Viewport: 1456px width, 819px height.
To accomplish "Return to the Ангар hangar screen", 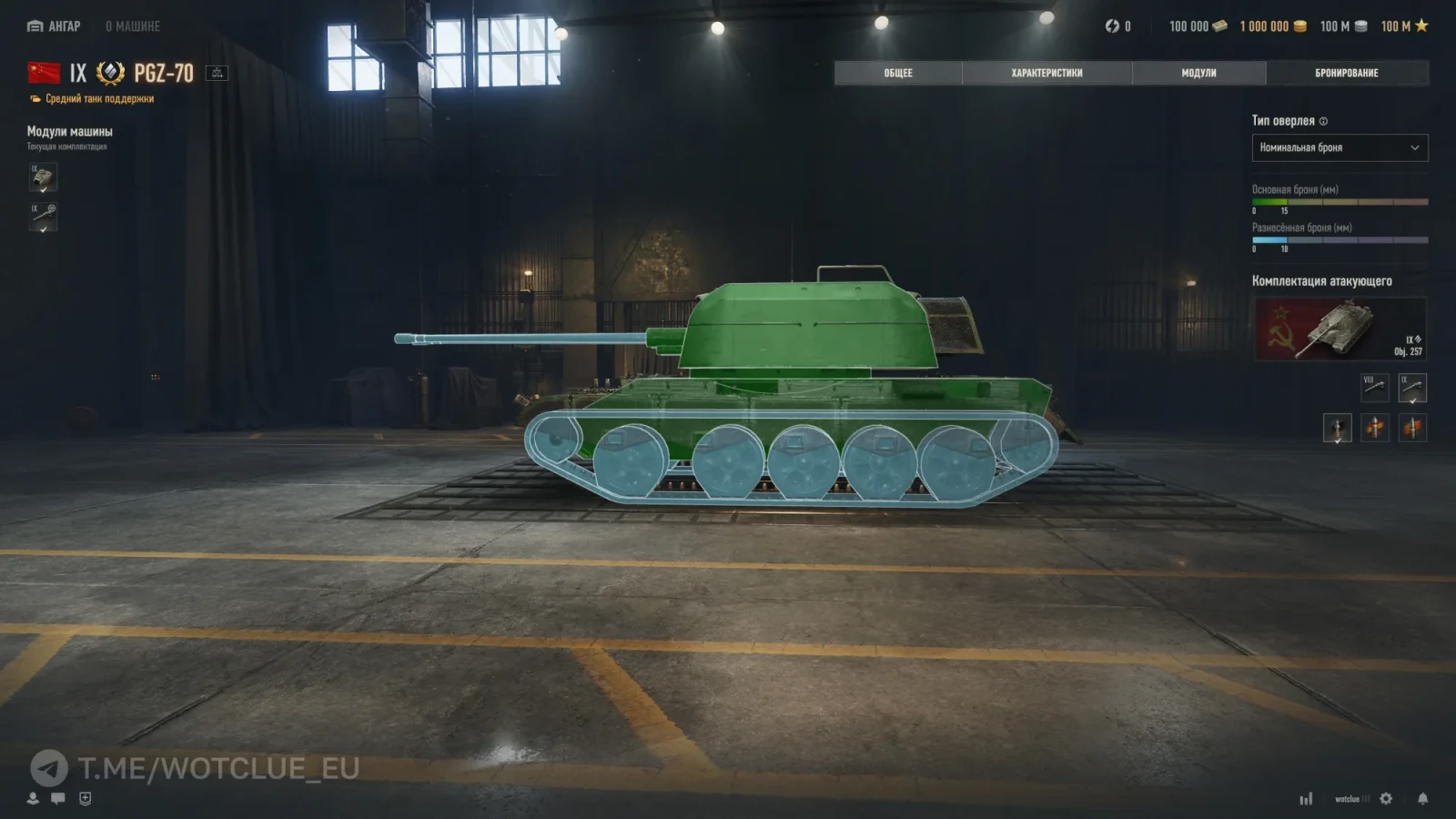I will coord(54,26).
